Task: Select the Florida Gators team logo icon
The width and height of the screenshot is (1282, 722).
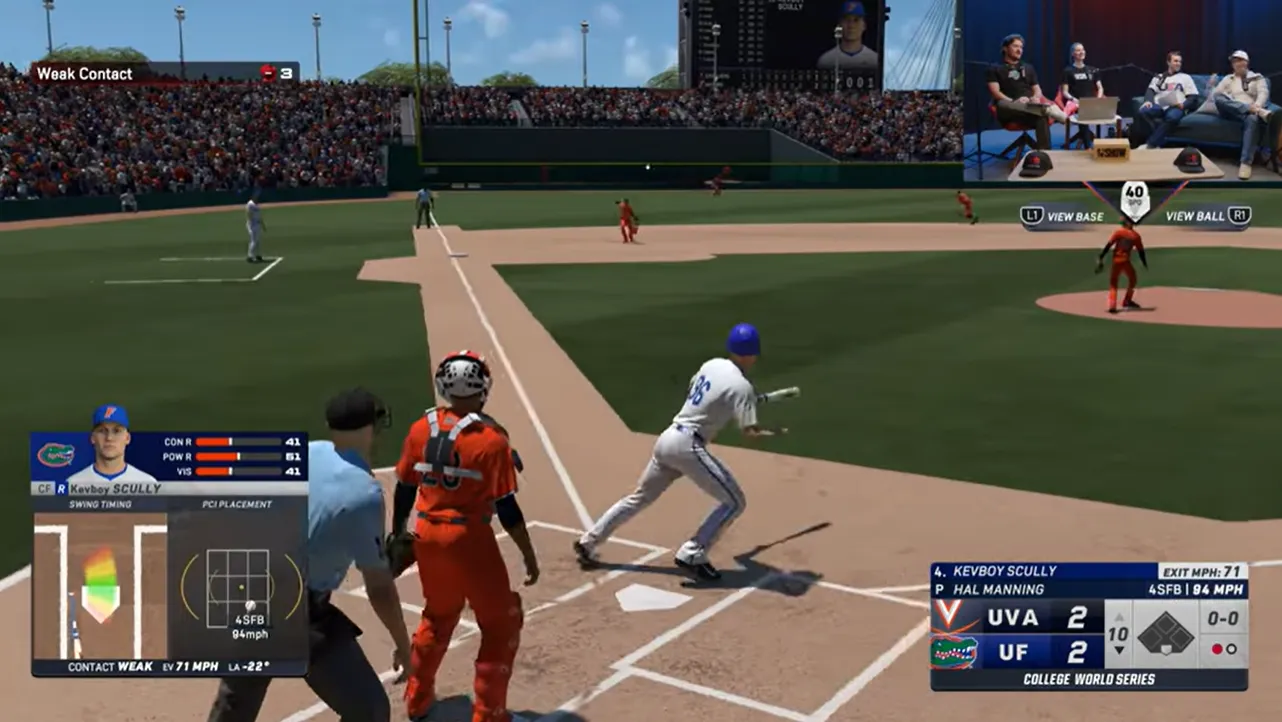Action: click(x=54, y=454)
